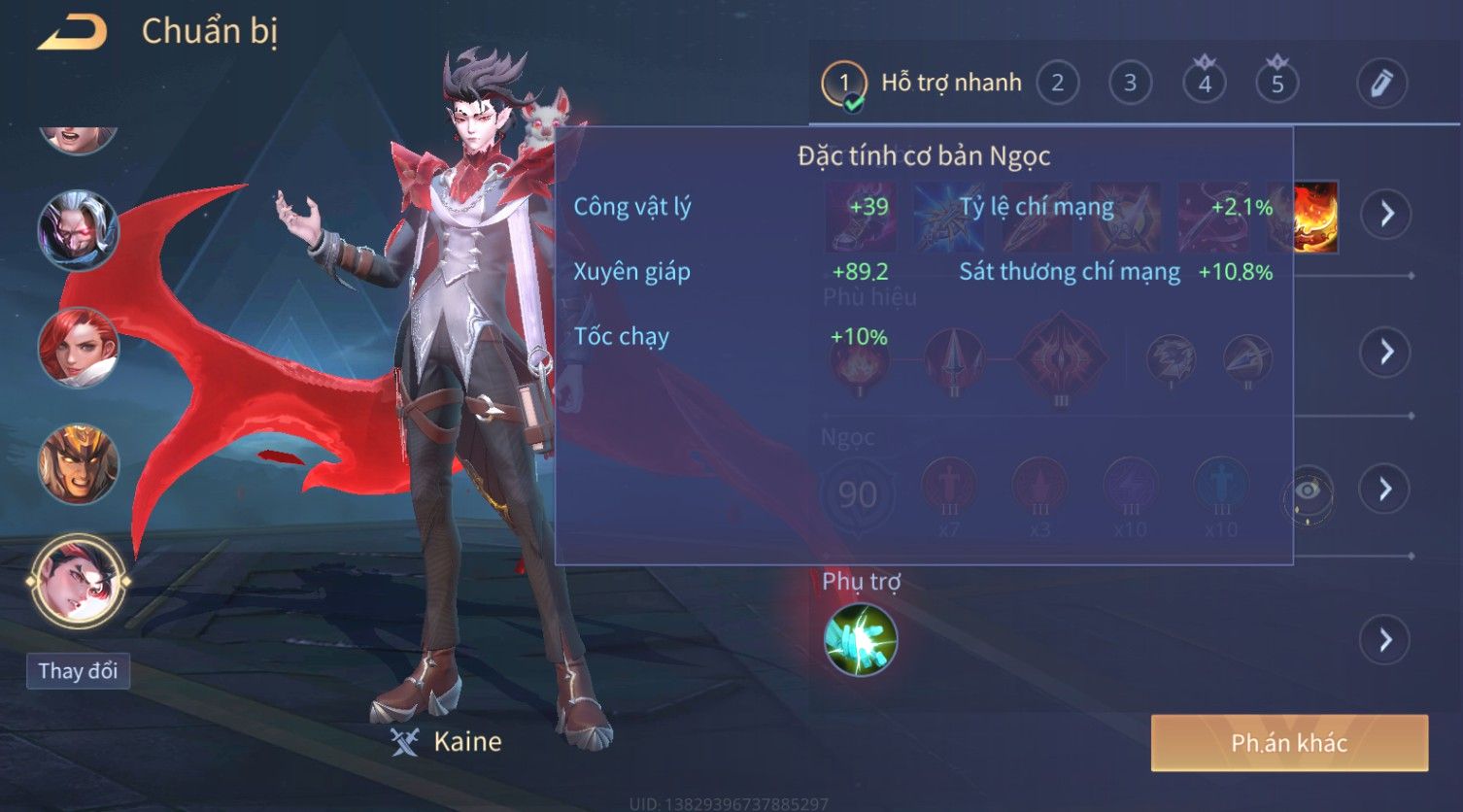Expand the equipment items row arrow
This screenshot has width=1463, height=812.
(1386, 214)
